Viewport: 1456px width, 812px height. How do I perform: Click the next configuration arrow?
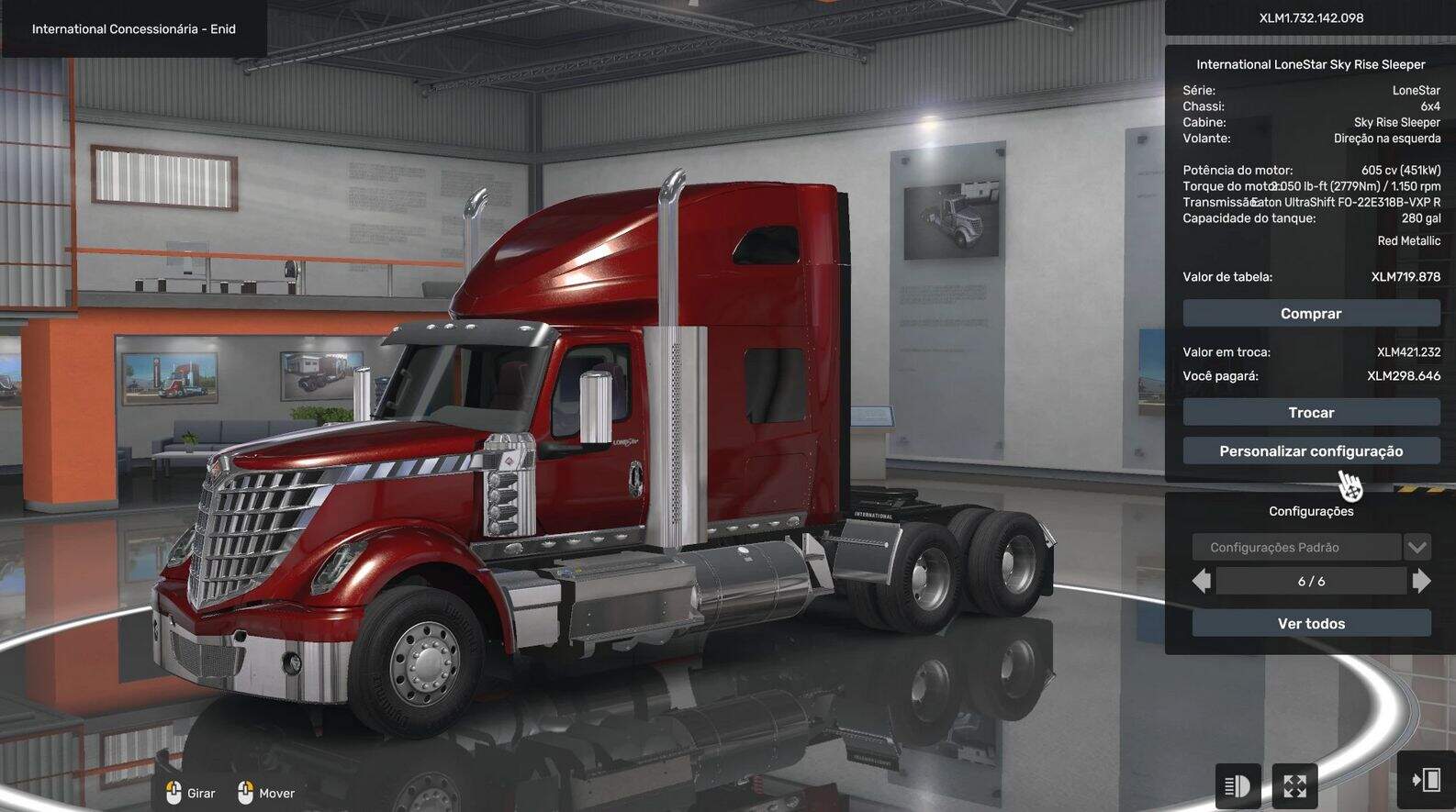pyautogui.click(x=1422, y=580)
